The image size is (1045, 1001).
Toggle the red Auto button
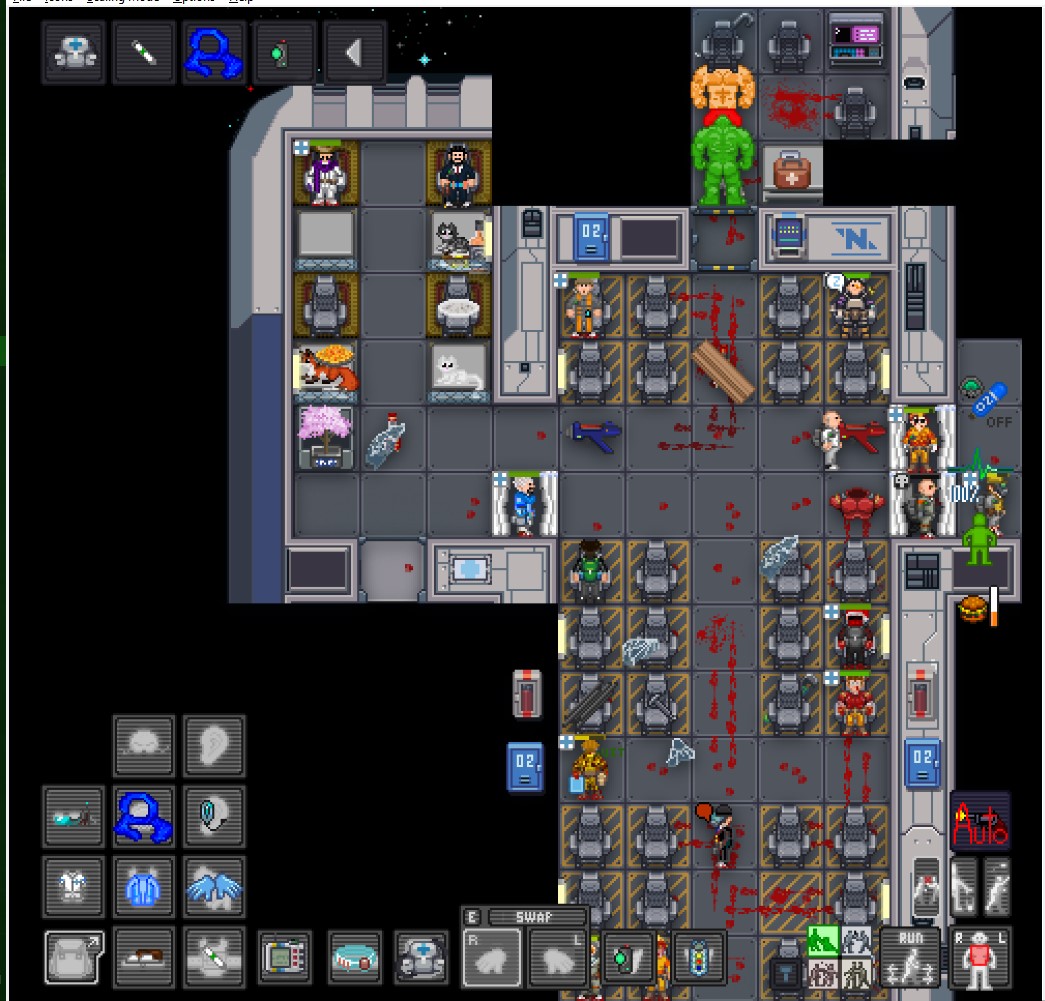pos(980,822)
